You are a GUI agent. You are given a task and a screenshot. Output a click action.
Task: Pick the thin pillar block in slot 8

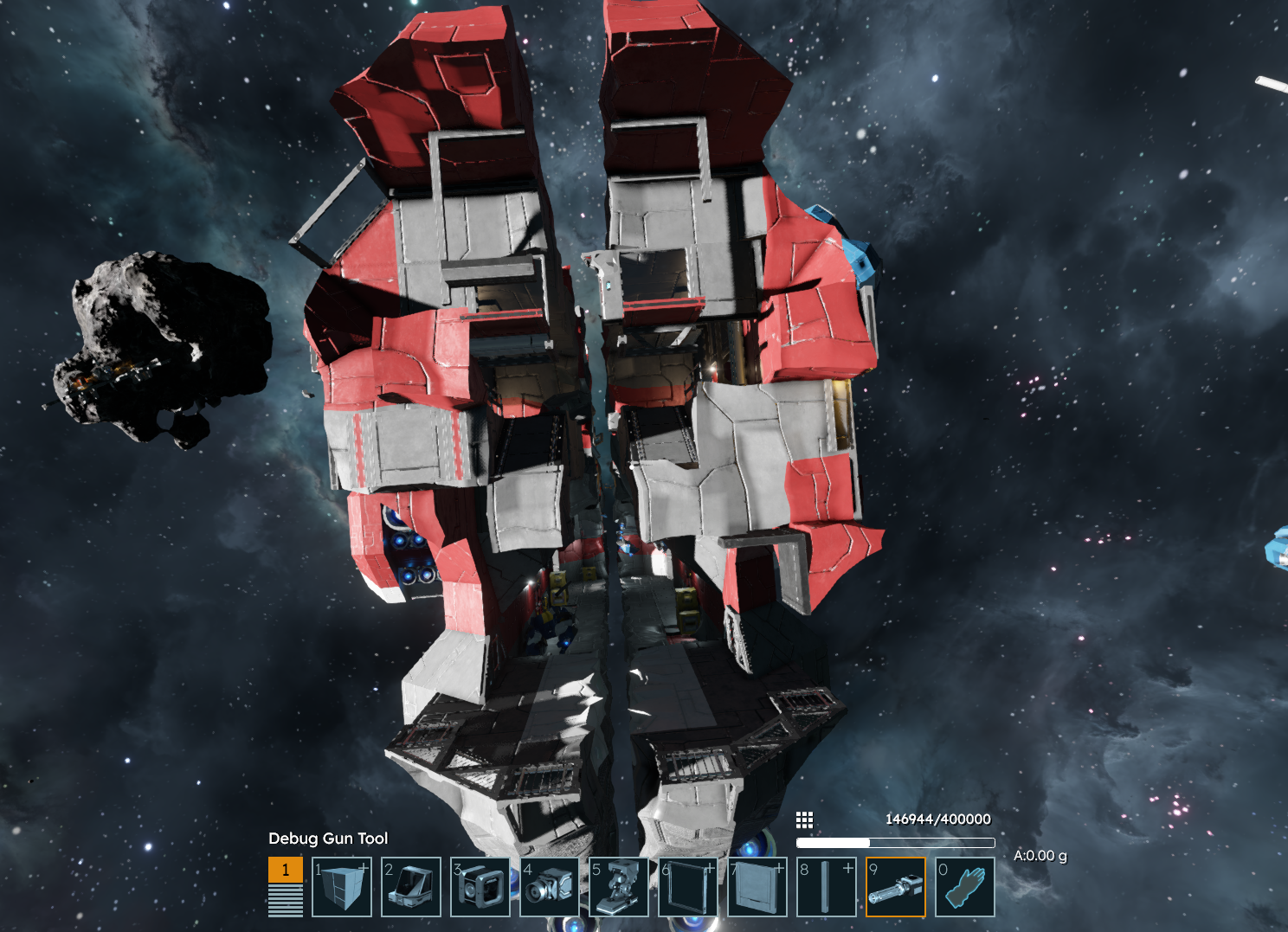[827, 887]
